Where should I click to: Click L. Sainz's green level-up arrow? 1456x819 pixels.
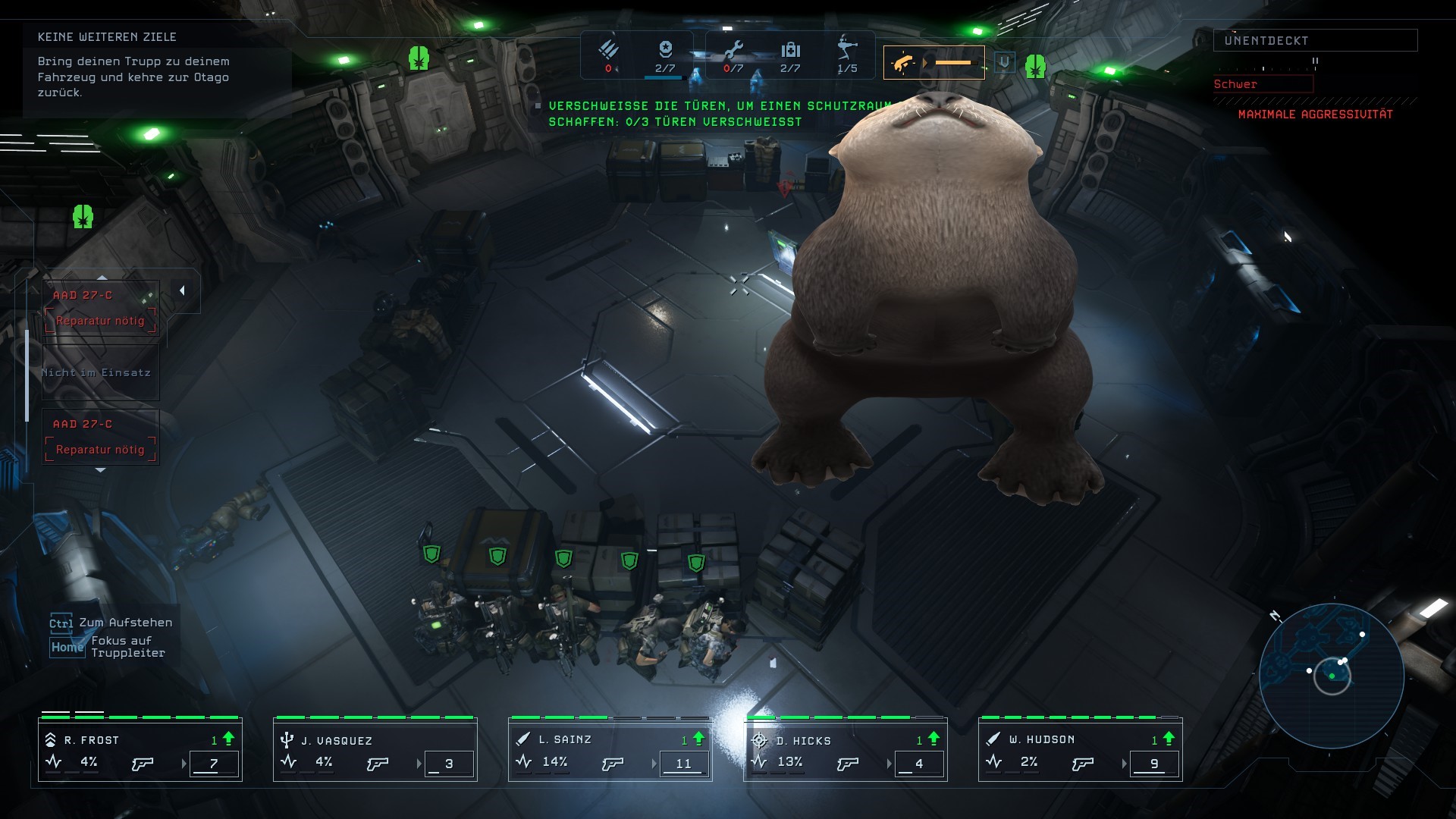[x=698, y=739]
